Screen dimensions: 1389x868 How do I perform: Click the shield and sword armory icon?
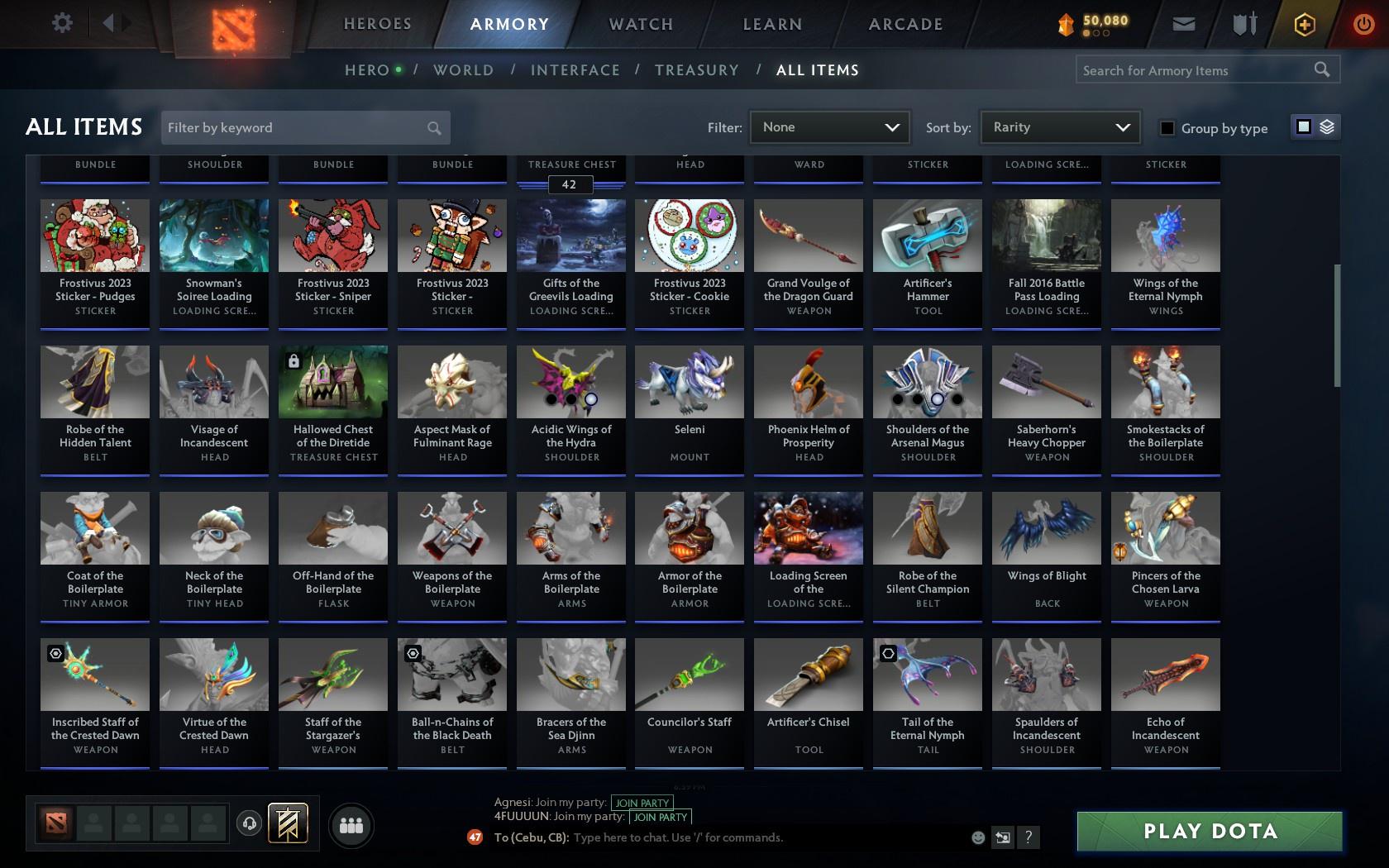tap(1243, 24)
